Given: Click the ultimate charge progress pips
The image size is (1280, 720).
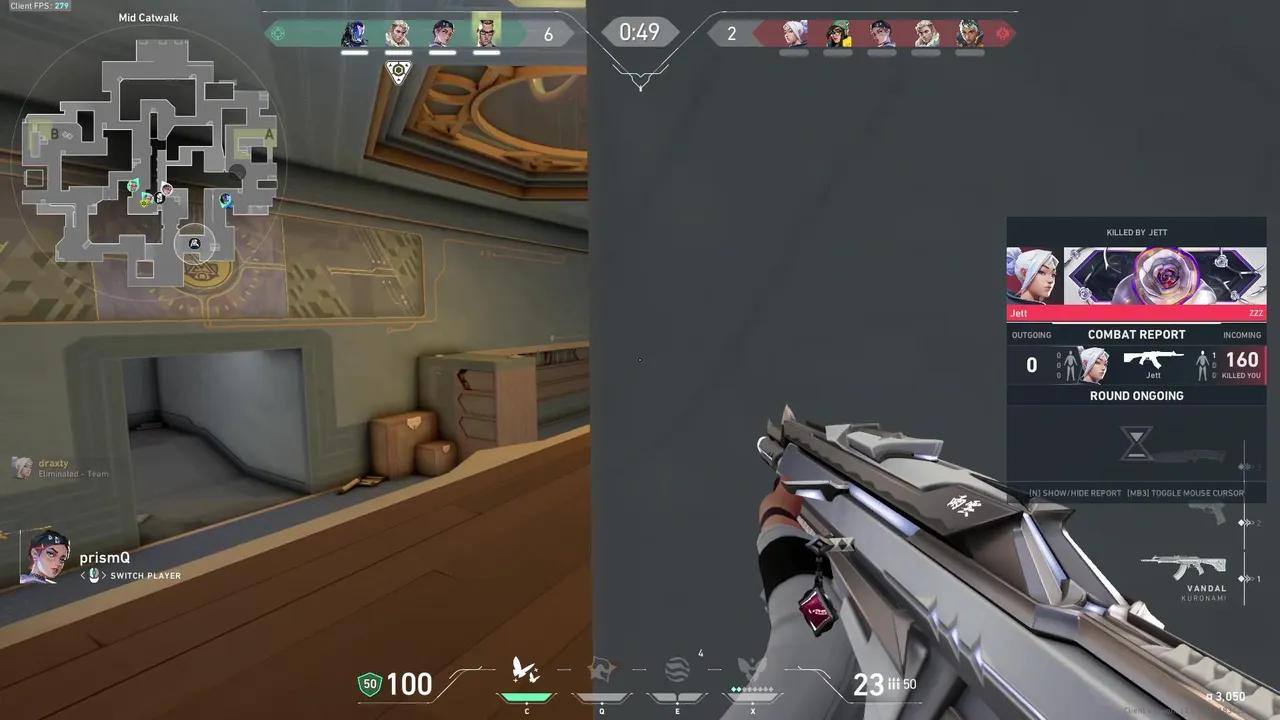Looking at the screenshot, I should (753, 688).
